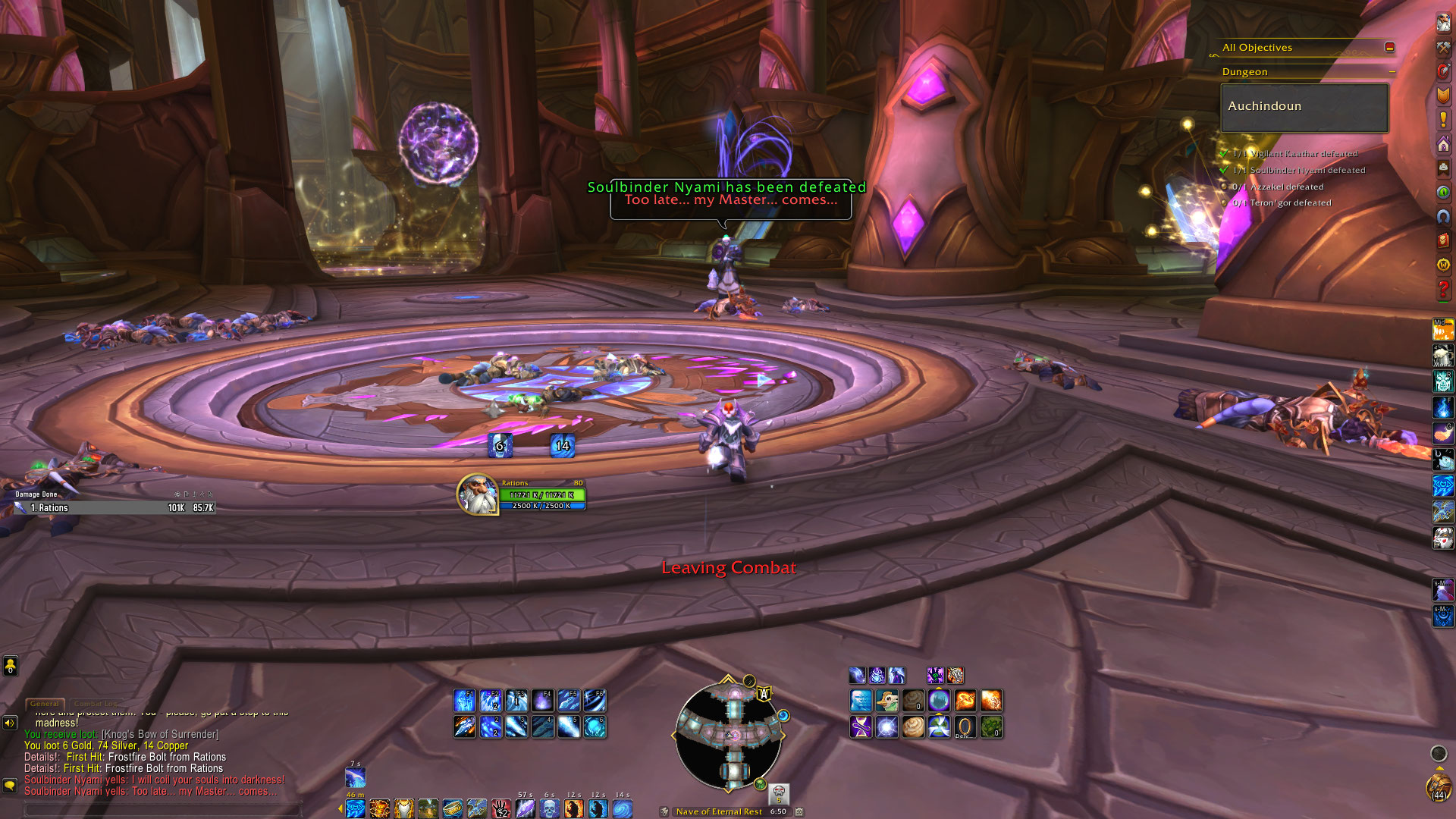This screenshot has height=819, width=1456.
Task: Select the General chat tab
Action: pos(45,704)
